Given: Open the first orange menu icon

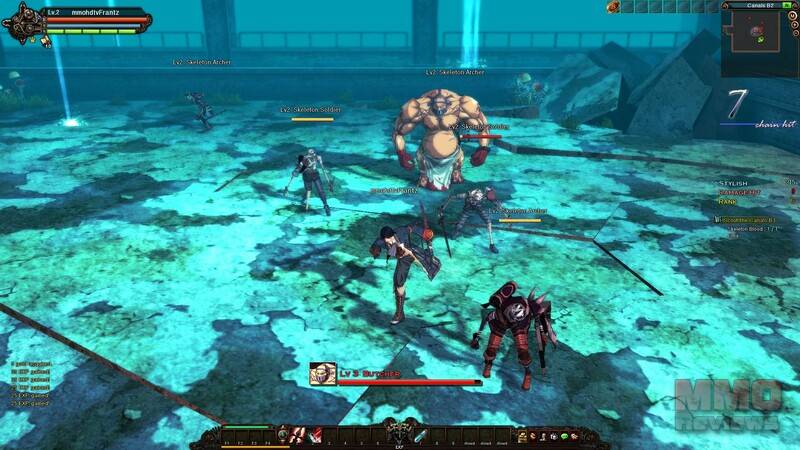Looking at the screenshot, I should pos(522,436).
